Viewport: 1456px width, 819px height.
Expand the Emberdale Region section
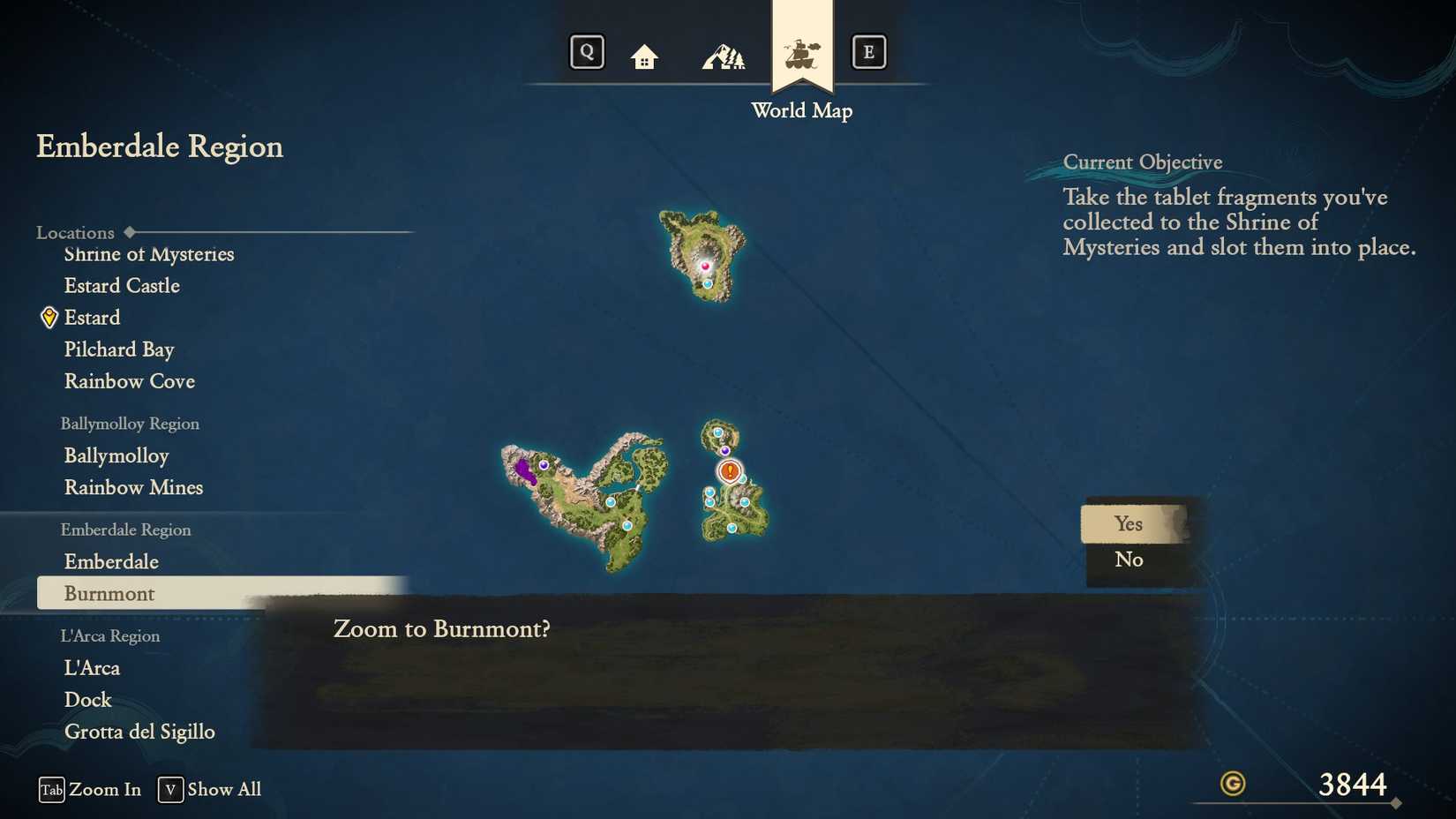tap(125, 530)
